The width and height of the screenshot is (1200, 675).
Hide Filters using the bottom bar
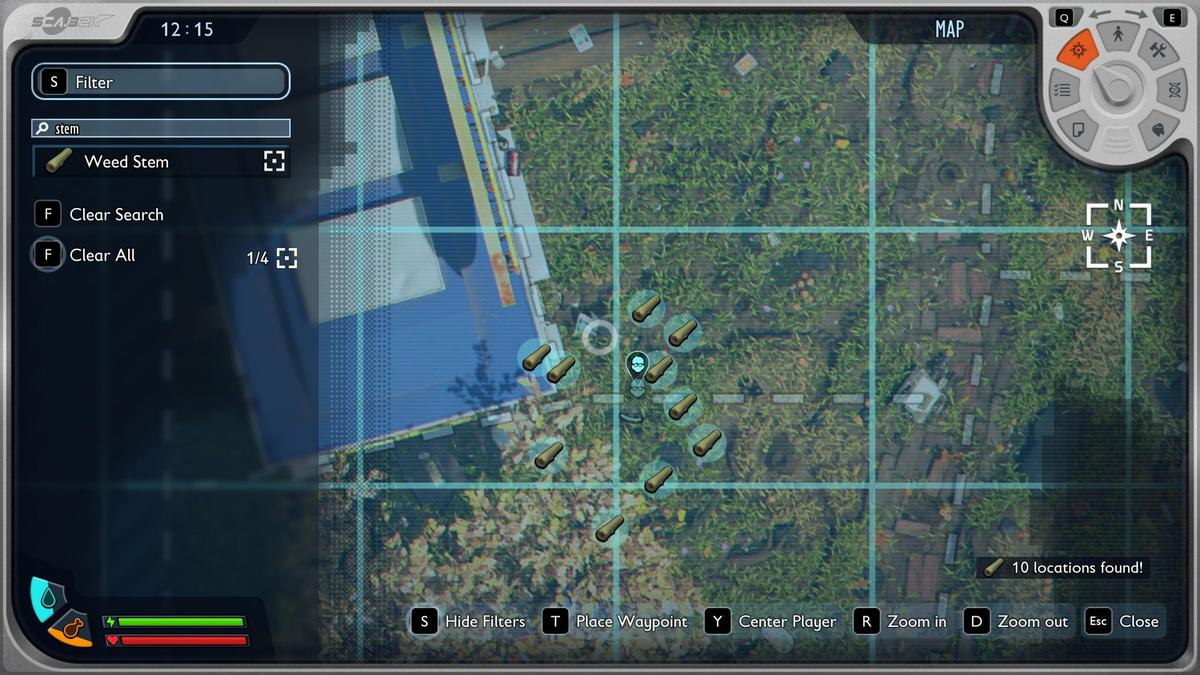(468, 621)
